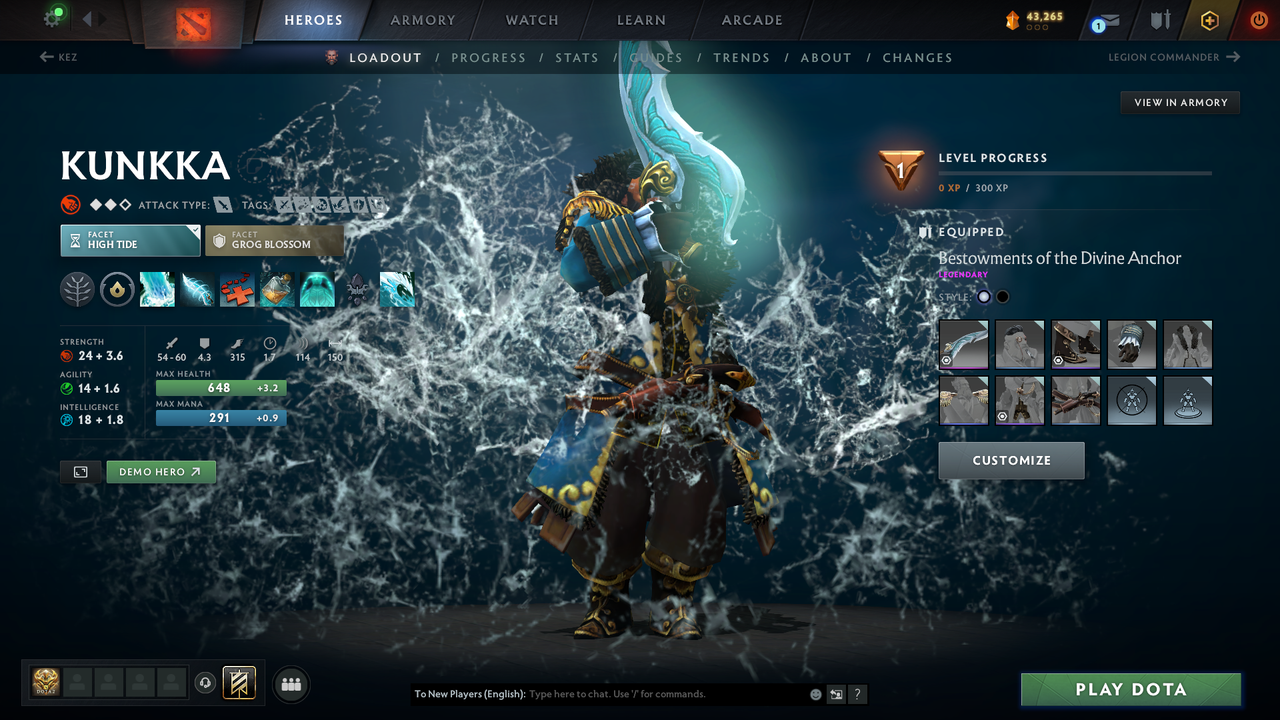Open the STATS tab
This screenshot has height=720, width=1280.
[577, 57]
